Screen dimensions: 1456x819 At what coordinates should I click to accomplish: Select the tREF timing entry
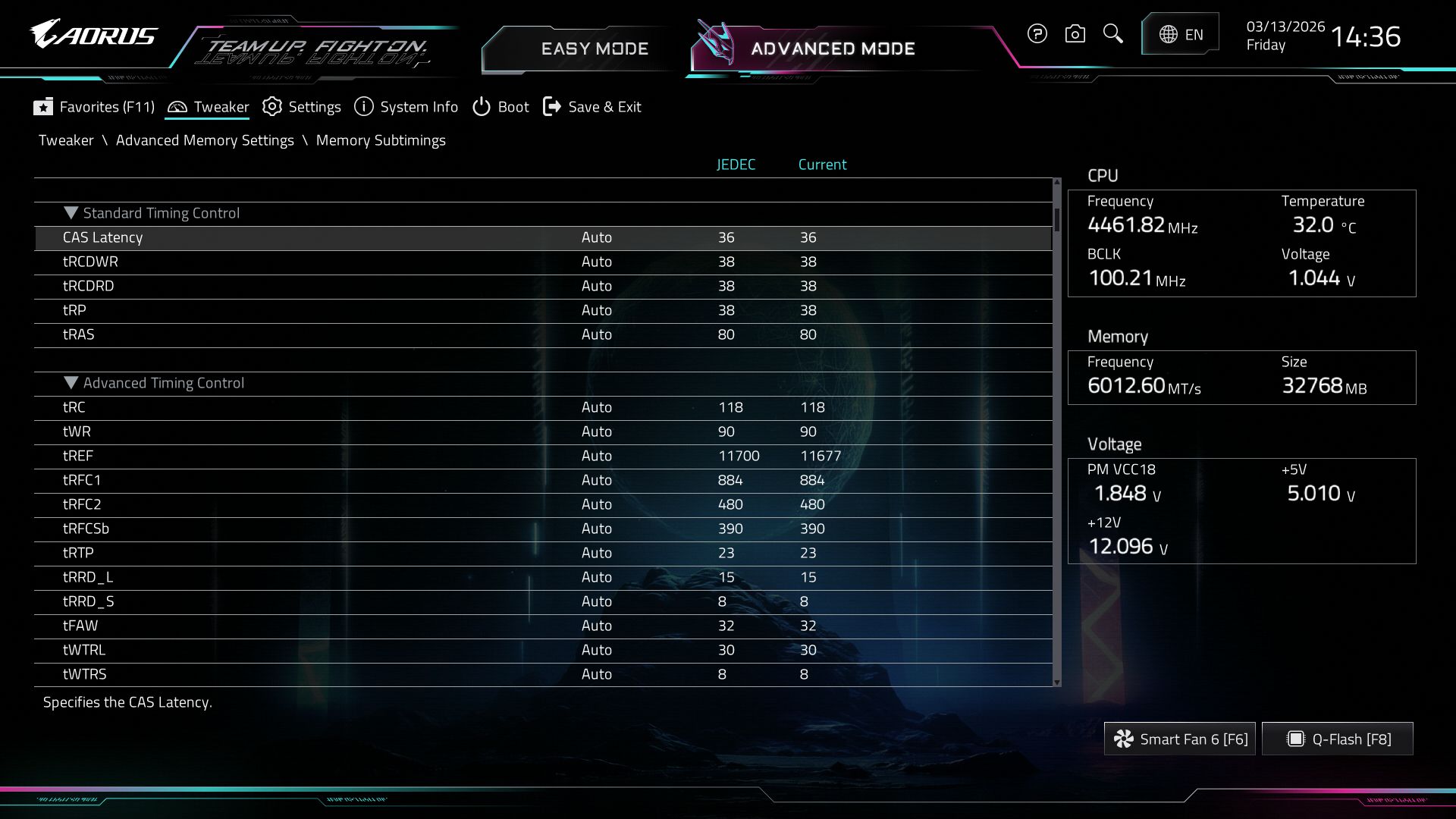click(x=78, y=456)
